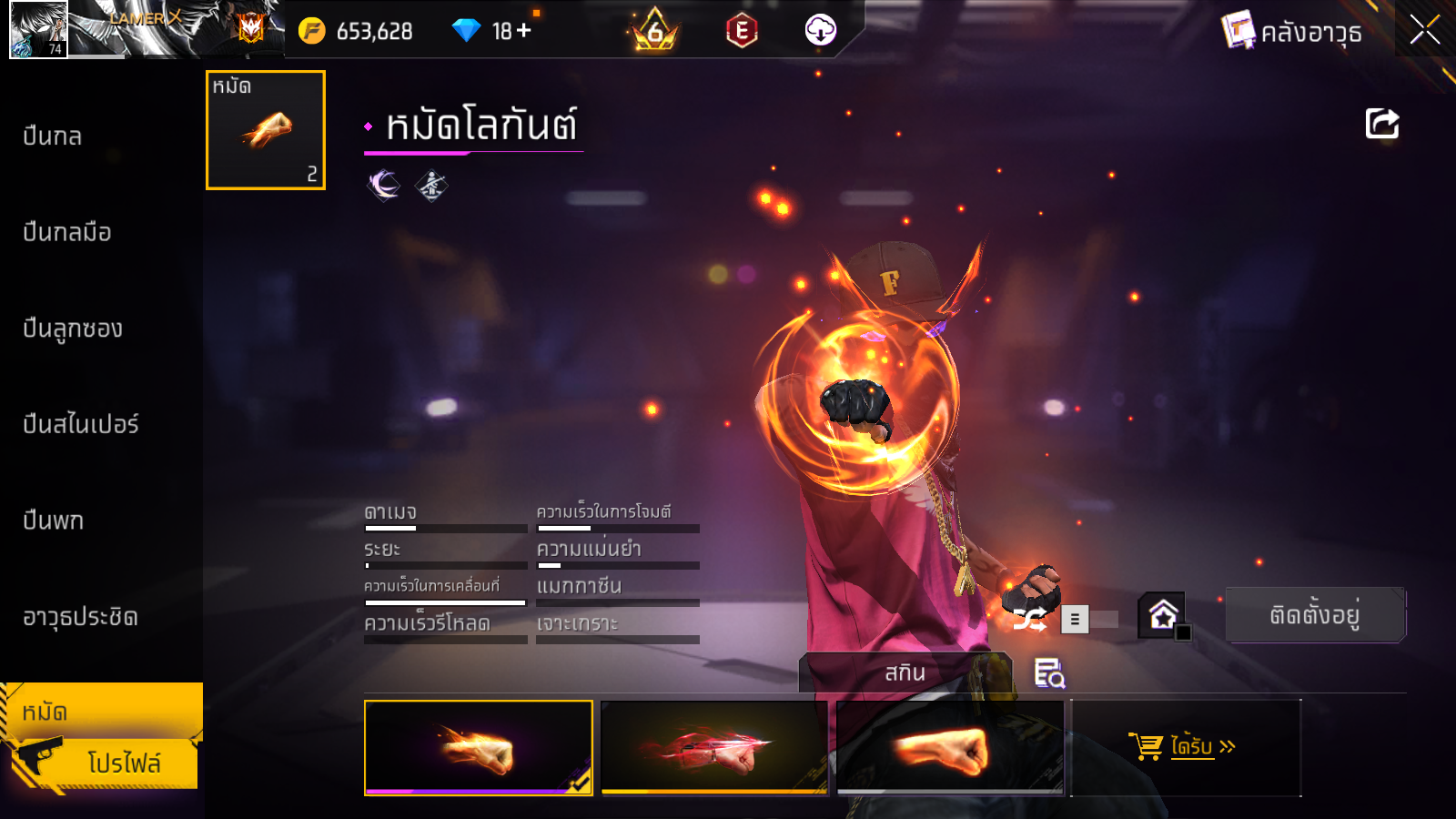Choose the plain orange fist skin
Screen dimensions: 1456x819
(x=949, y=747)
